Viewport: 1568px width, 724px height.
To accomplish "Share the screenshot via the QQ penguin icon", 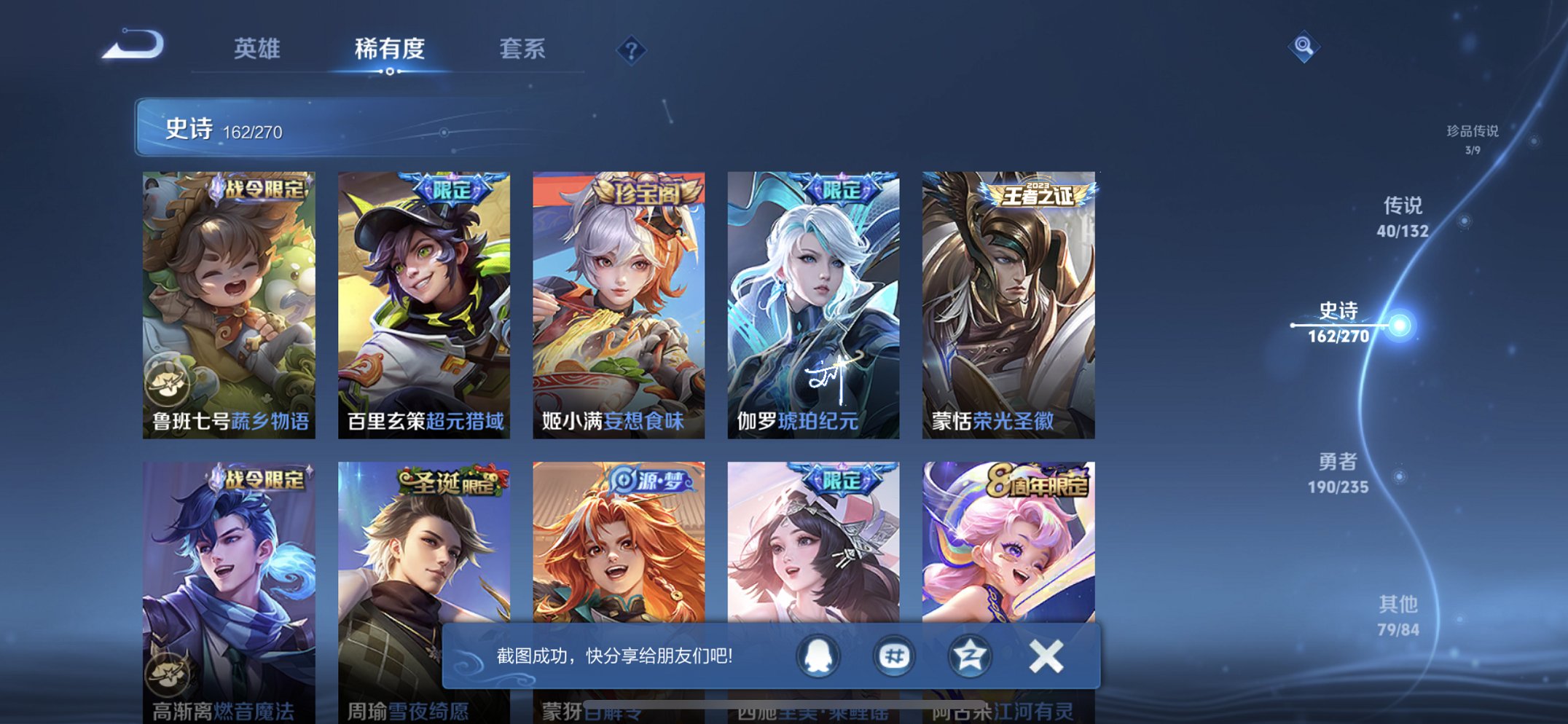I will pos(818,655).
